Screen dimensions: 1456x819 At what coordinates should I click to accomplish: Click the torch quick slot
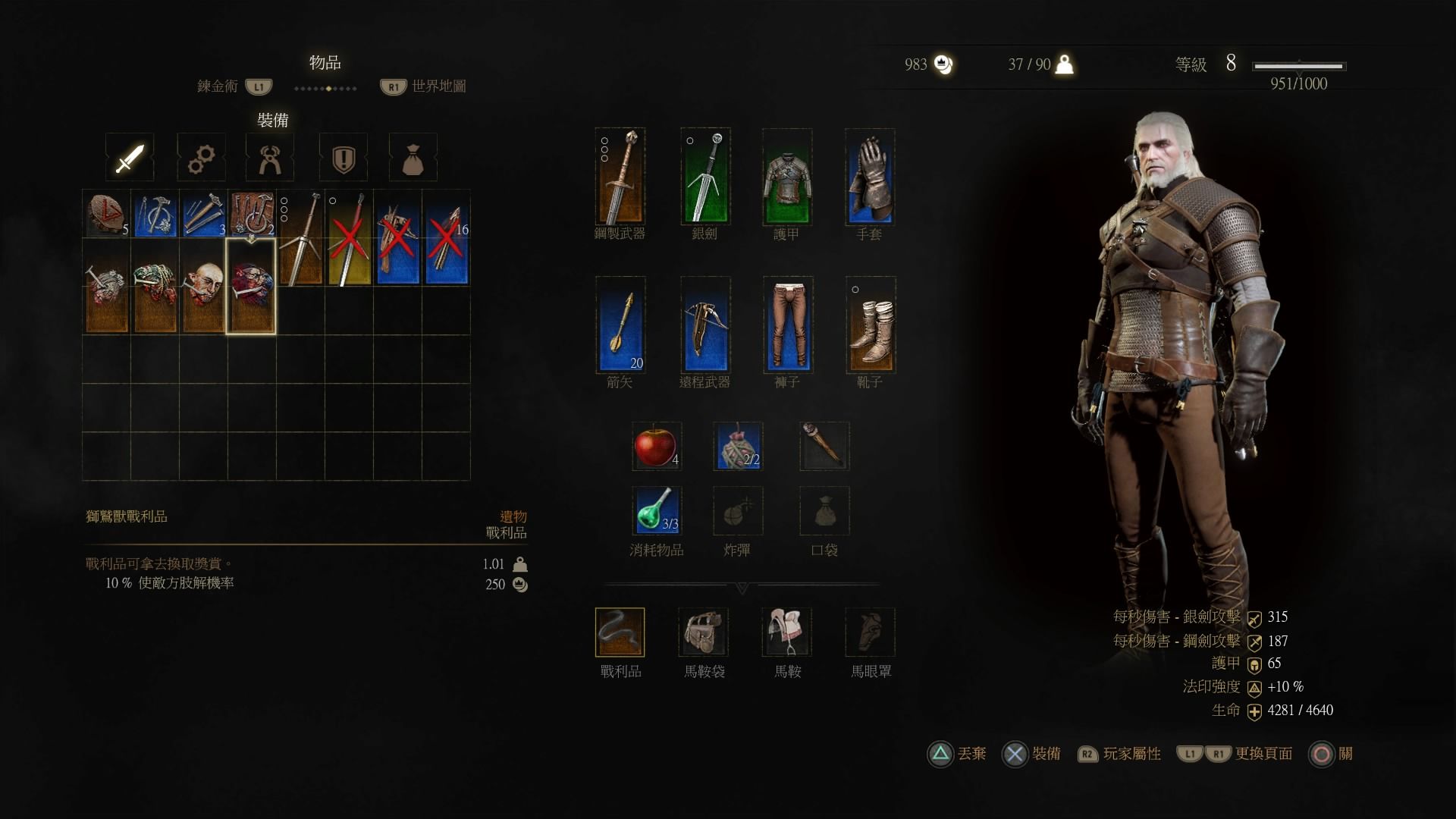coord(824,446)
